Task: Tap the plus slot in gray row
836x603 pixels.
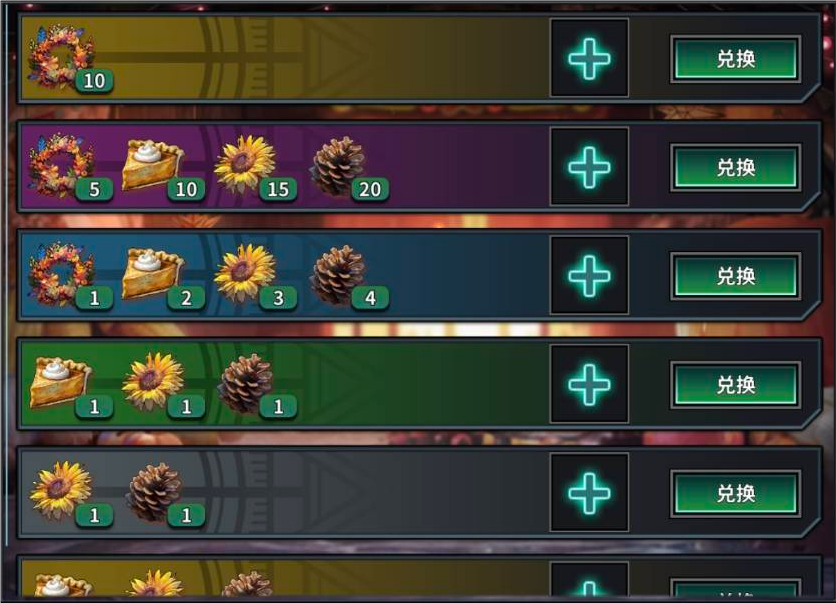Action: click(589, 494)
